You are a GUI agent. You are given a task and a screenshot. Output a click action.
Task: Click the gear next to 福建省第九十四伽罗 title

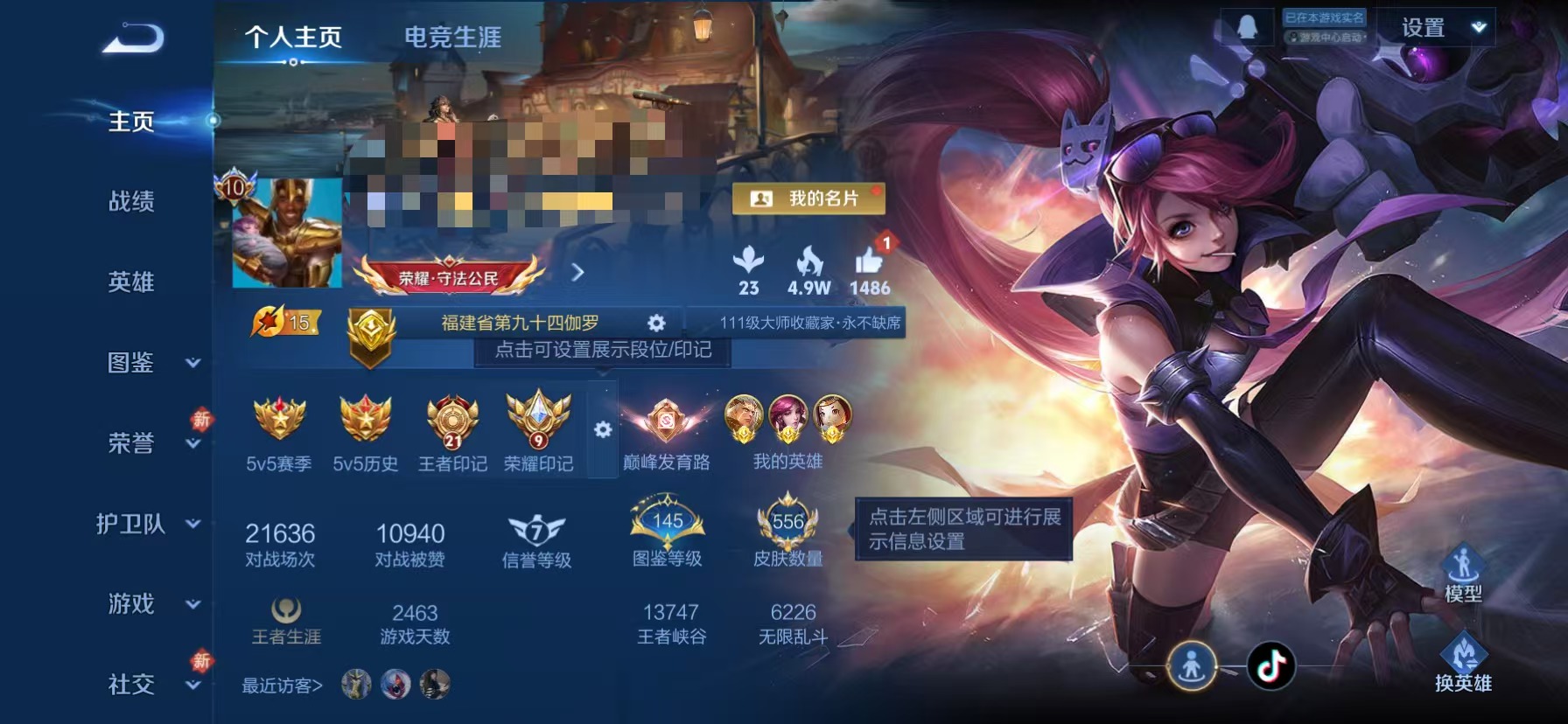(656, 322)
